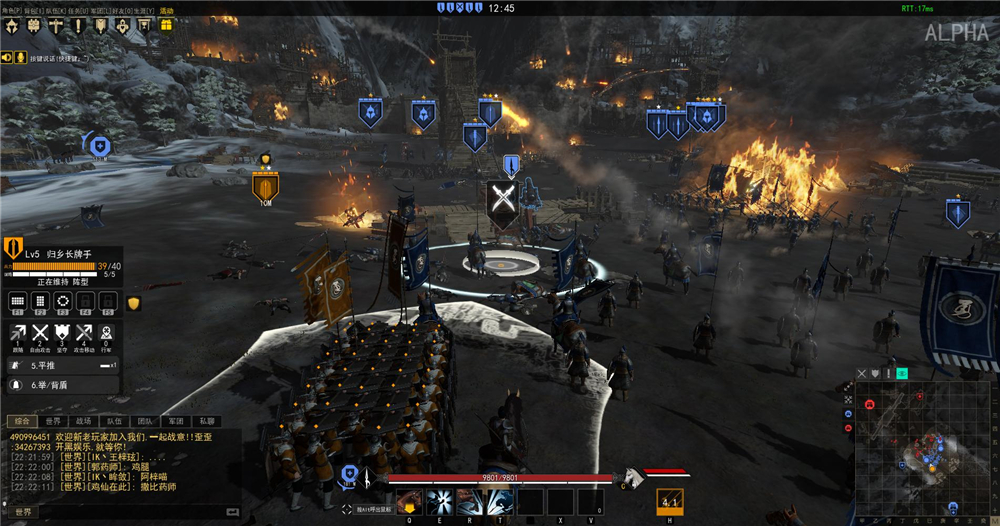
Task: Open the character (角色) menu icon
Action: 12,25
